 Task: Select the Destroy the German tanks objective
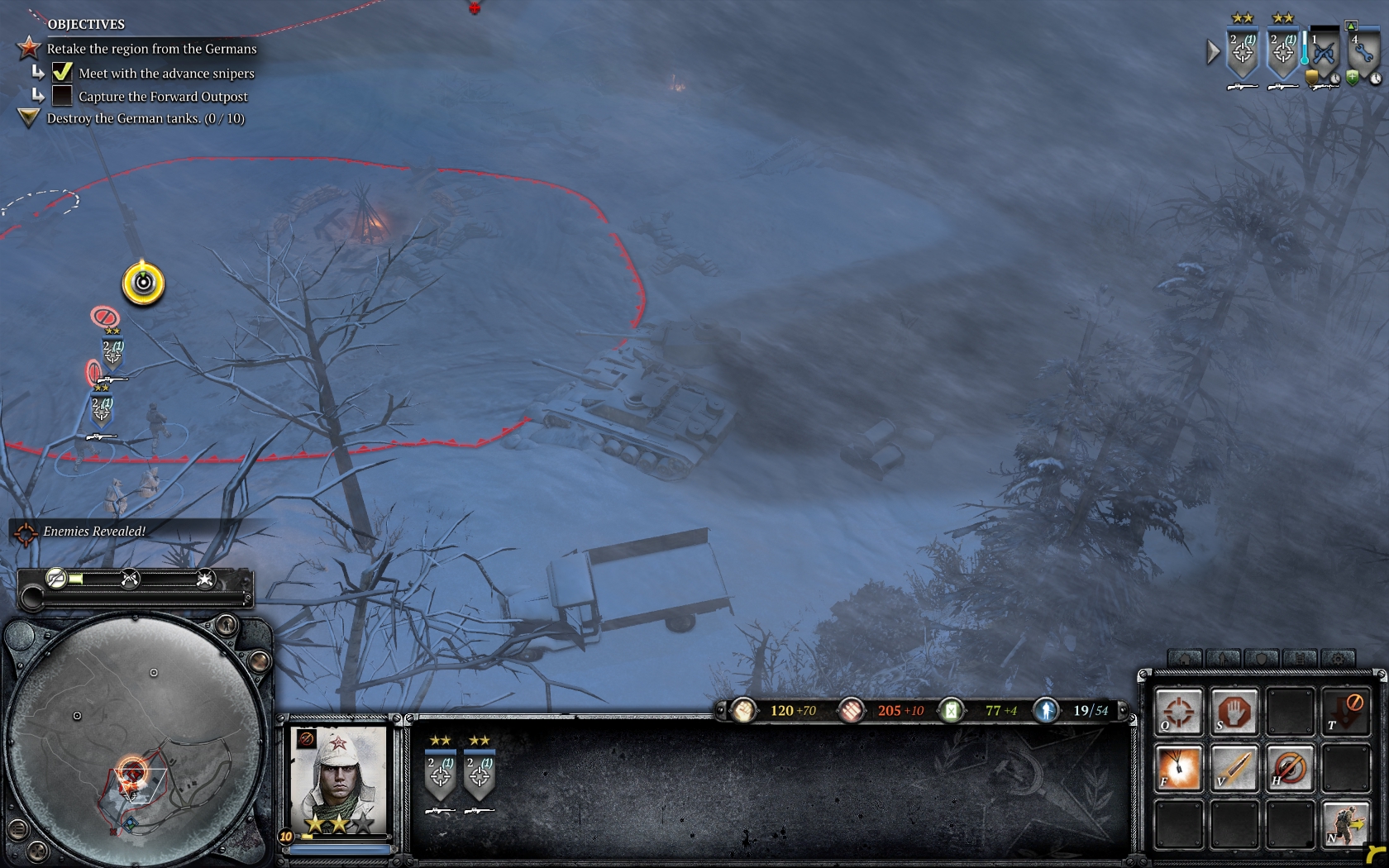click(146, 118)
